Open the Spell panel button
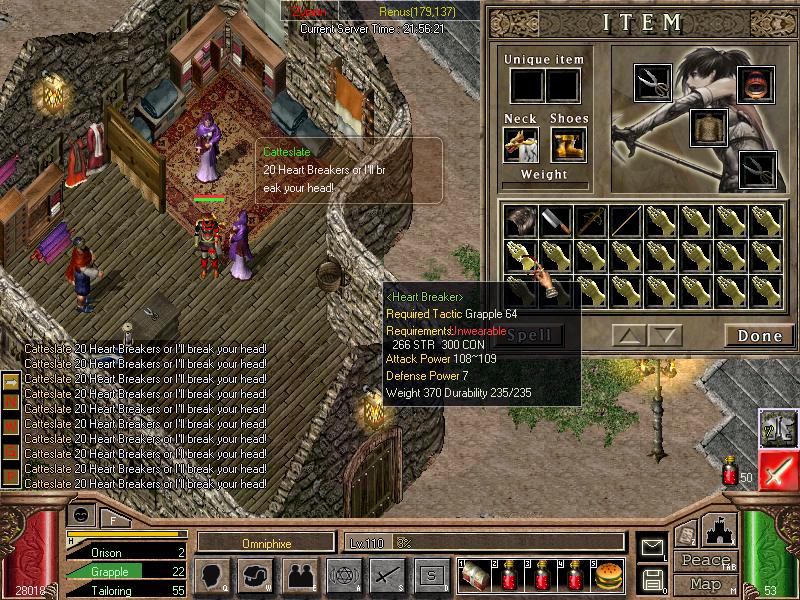This screenshot has width=800, height=600. (x=529, y=335)
